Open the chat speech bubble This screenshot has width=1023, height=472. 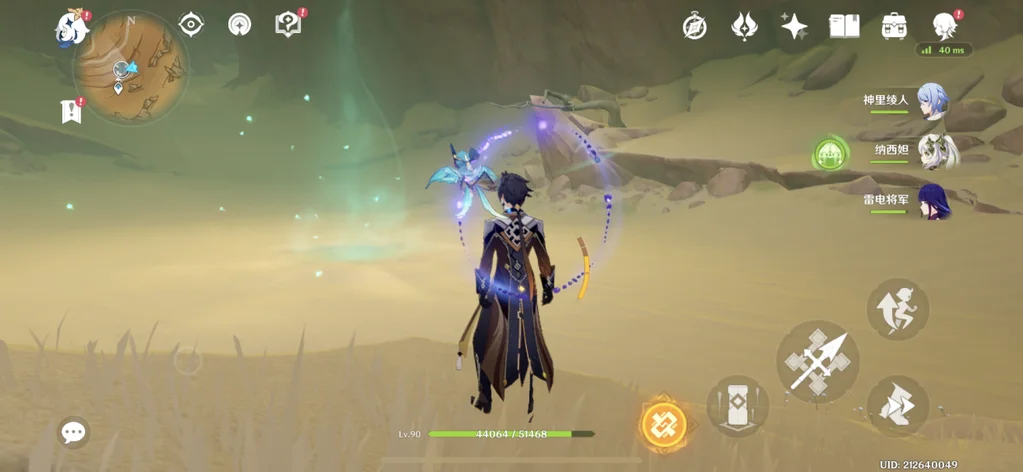point(73,432)
